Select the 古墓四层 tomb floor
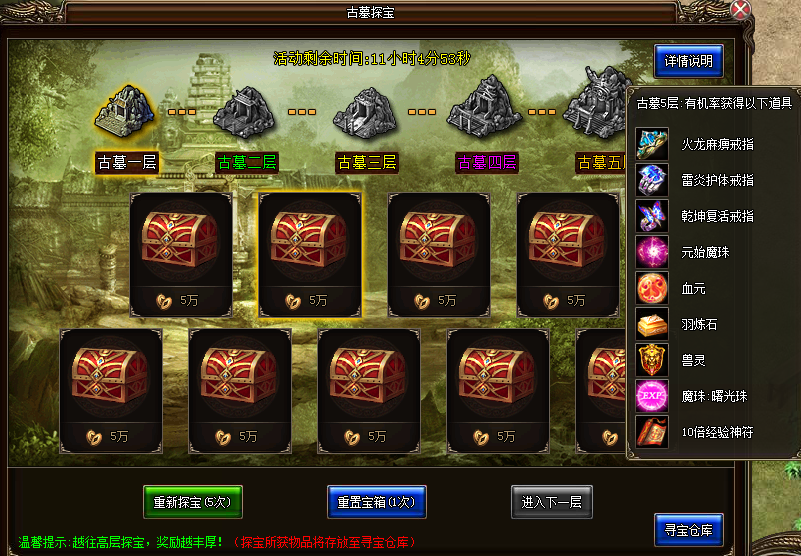 tap(487, 162)
